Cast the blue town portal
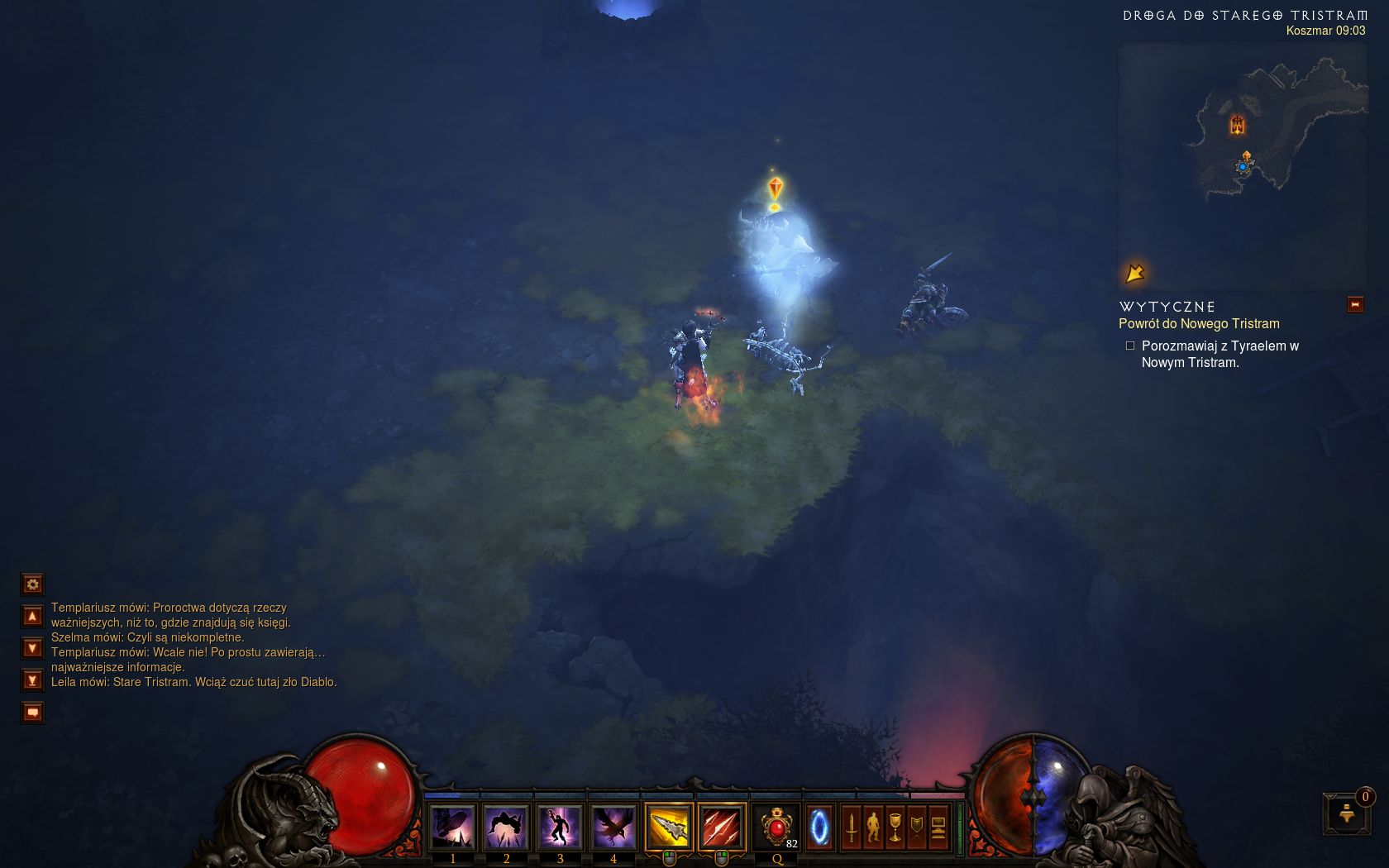1389x868 pixels. click(819, 827)
